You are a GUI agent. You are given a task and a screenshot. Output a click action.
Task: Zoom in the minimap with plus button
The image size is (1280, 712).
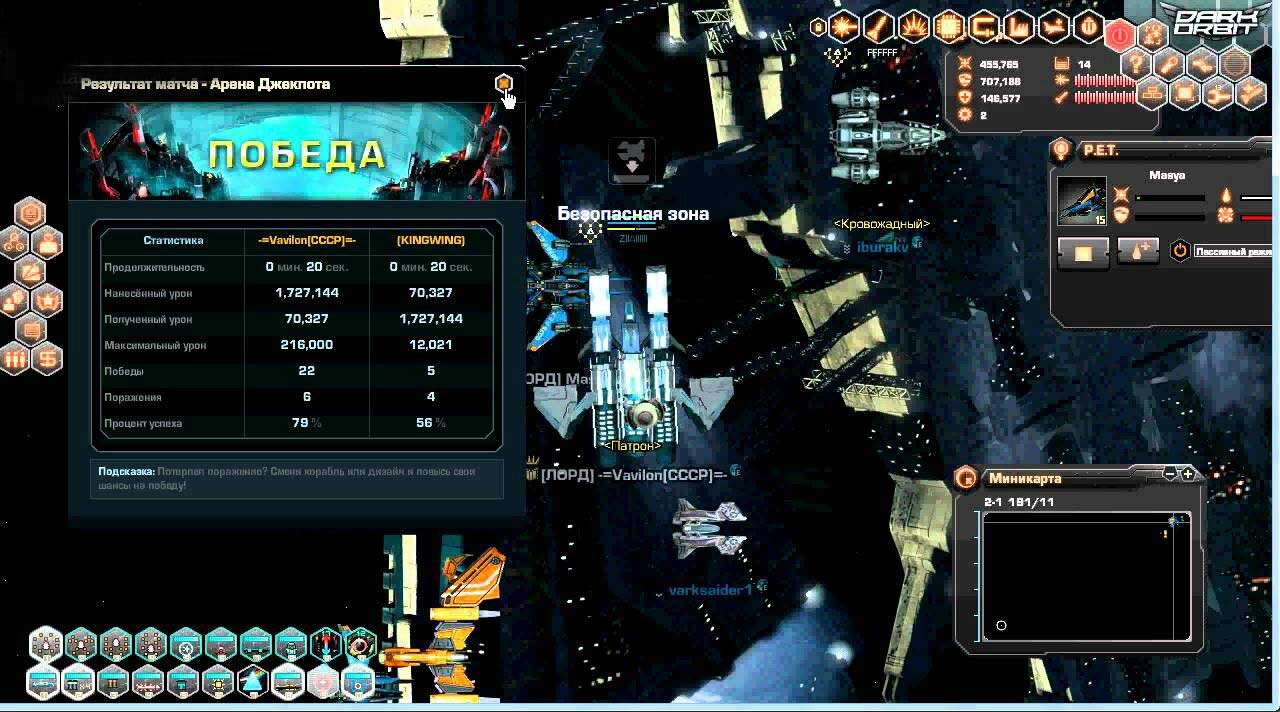tap(1188, 474)
